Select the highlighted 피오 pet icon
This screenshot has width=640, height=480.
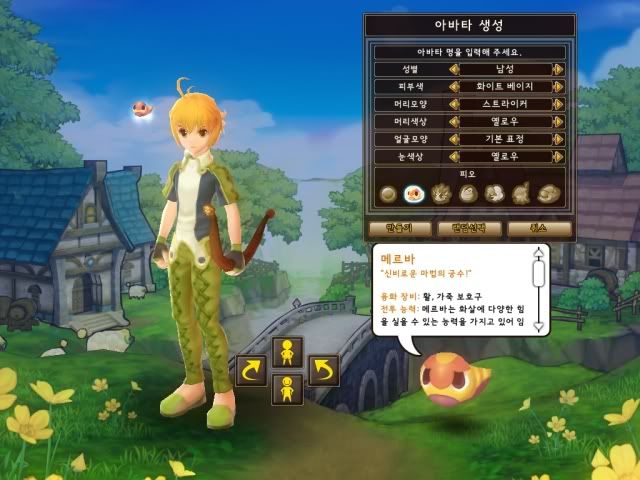(x=414, y=194)
